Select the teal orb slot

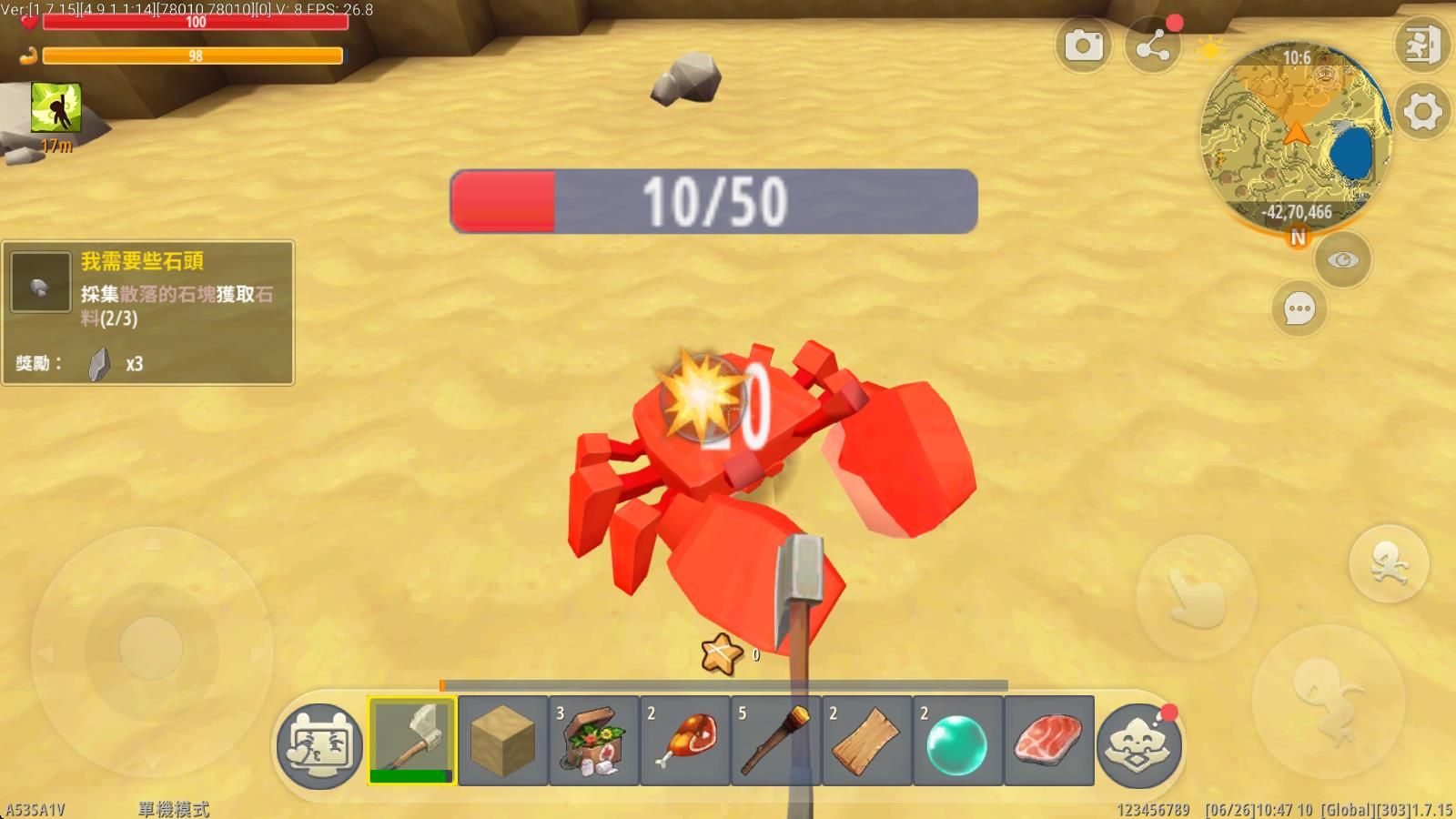[957, 740]
